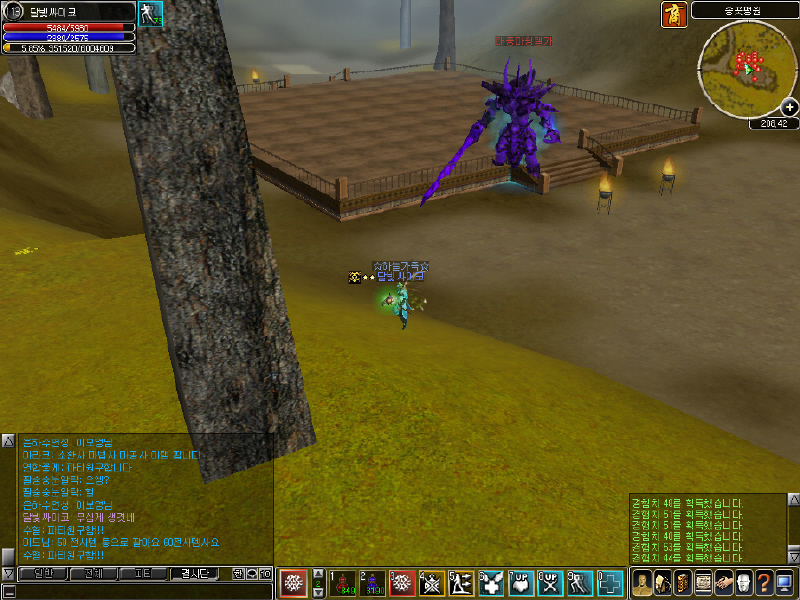Switch to the 전체 chat tab

pyautogui.click(x=93, y=574)
